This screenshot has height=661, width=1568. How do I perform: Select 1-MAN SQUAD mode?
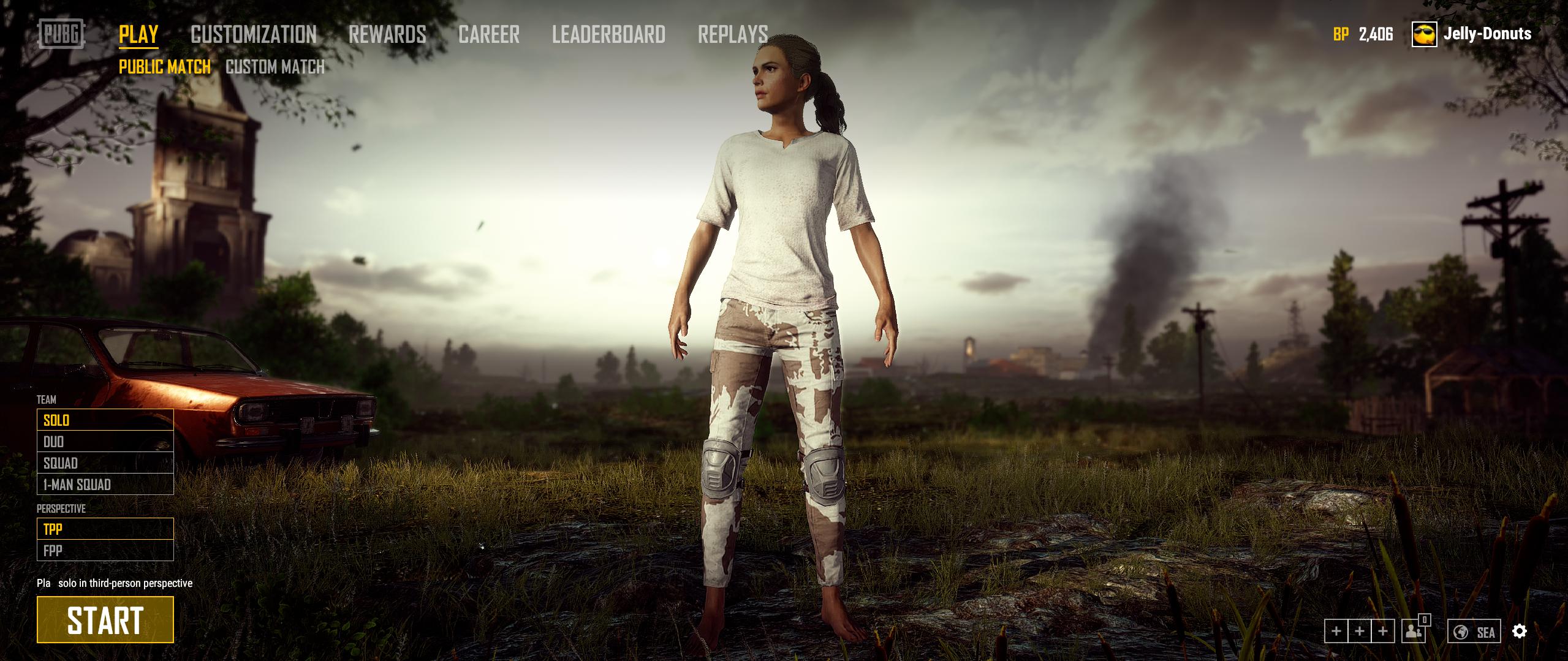(x=77, y=485)
